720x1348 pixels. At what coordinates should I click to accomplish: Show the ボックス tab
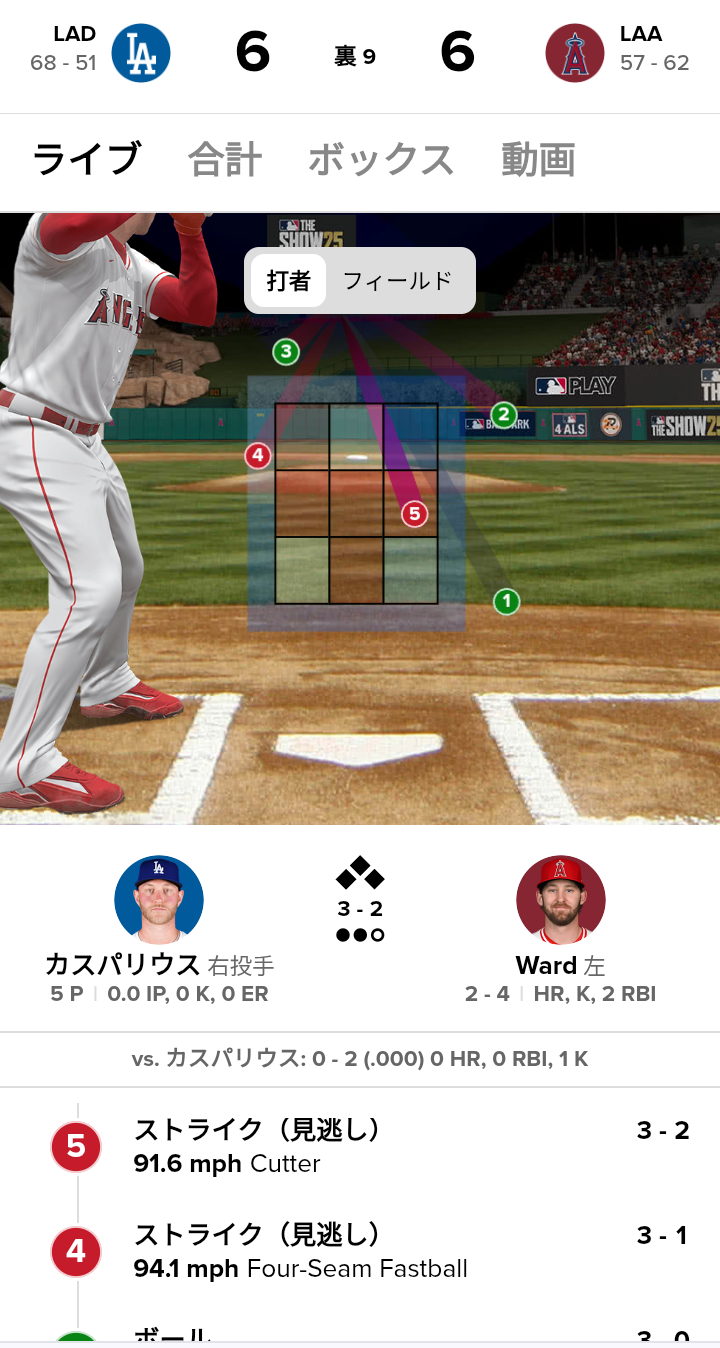(380, 160)
